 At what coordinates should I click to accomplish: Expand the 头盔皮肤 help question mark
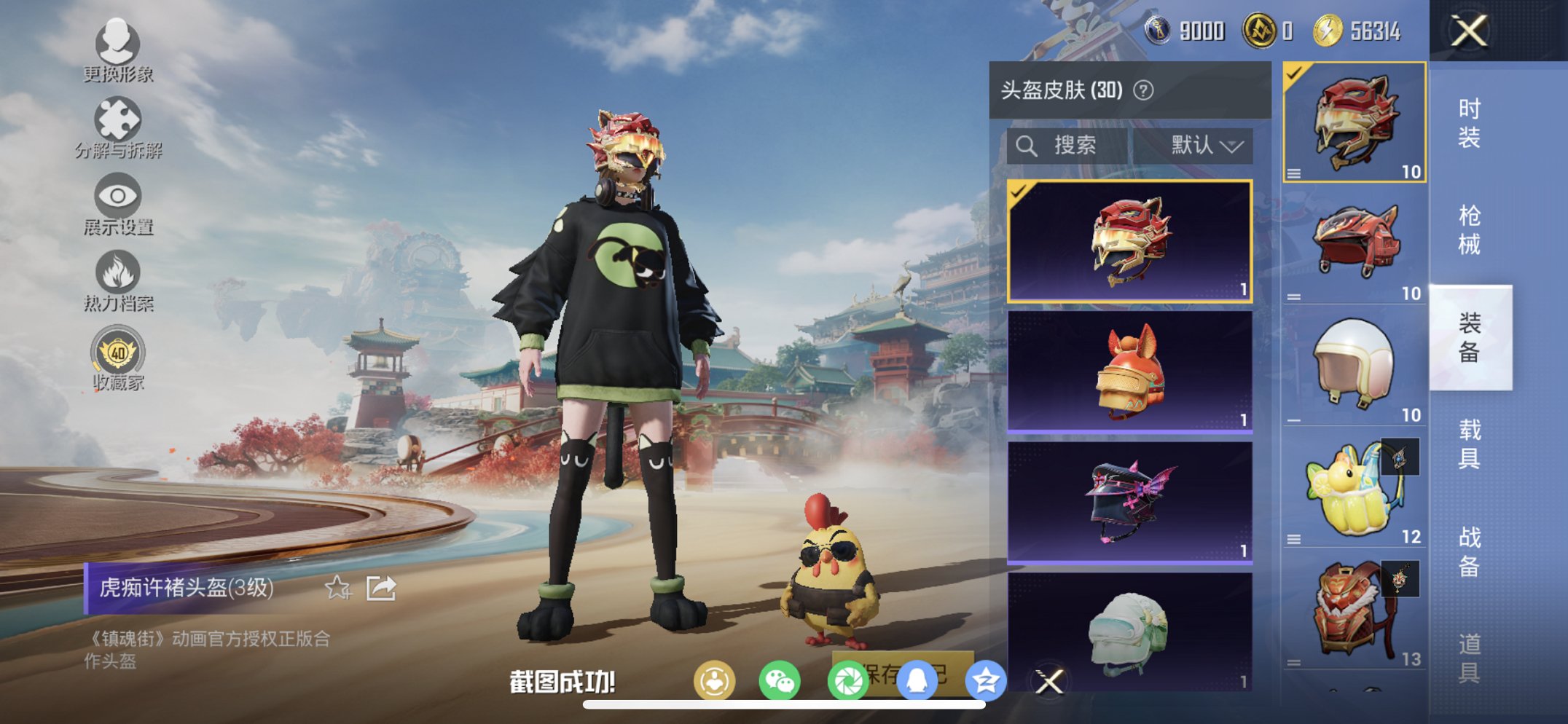(x=1145, y=90)
